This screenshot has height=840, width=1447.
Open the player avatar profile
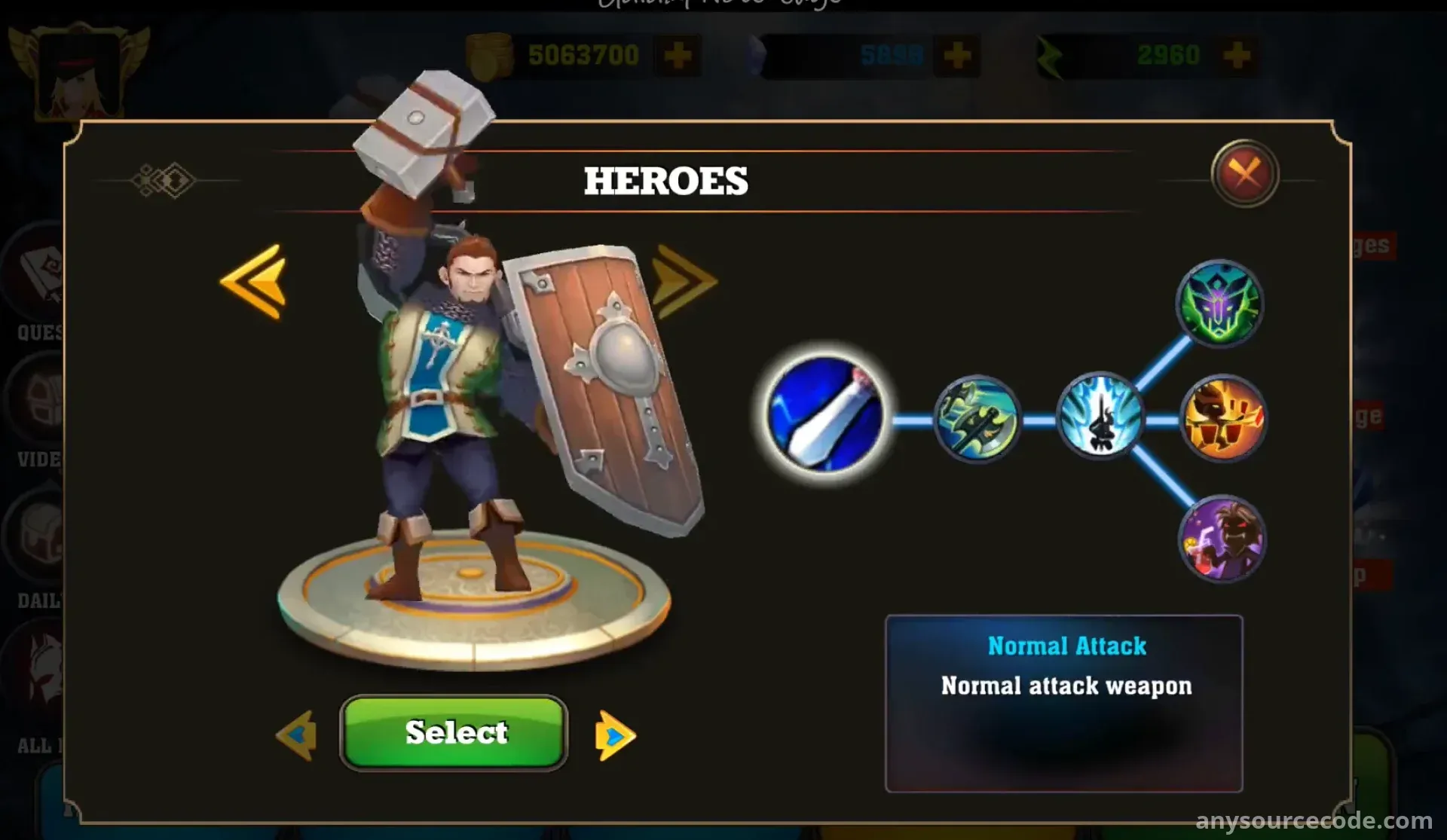pyautogui.click(x=79, y=74)
